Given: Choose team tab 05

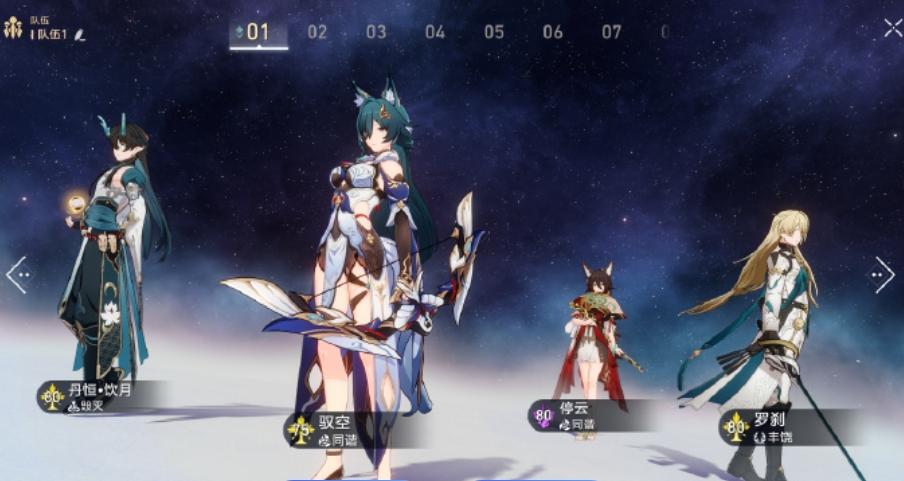Looking at the screenshot, I should pos(494,32).
